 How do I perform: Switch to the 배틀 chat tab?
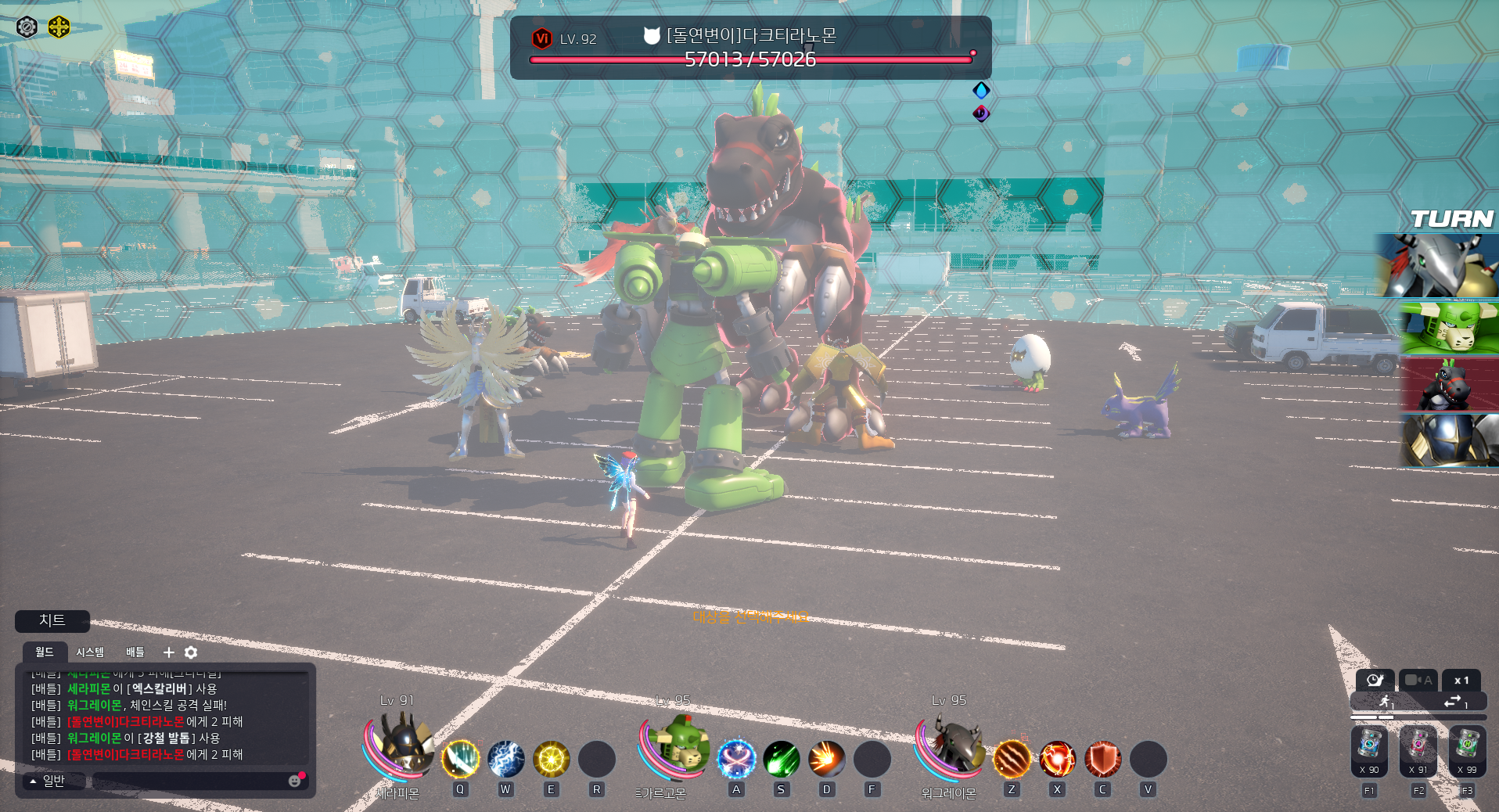(x=135, y=652)
